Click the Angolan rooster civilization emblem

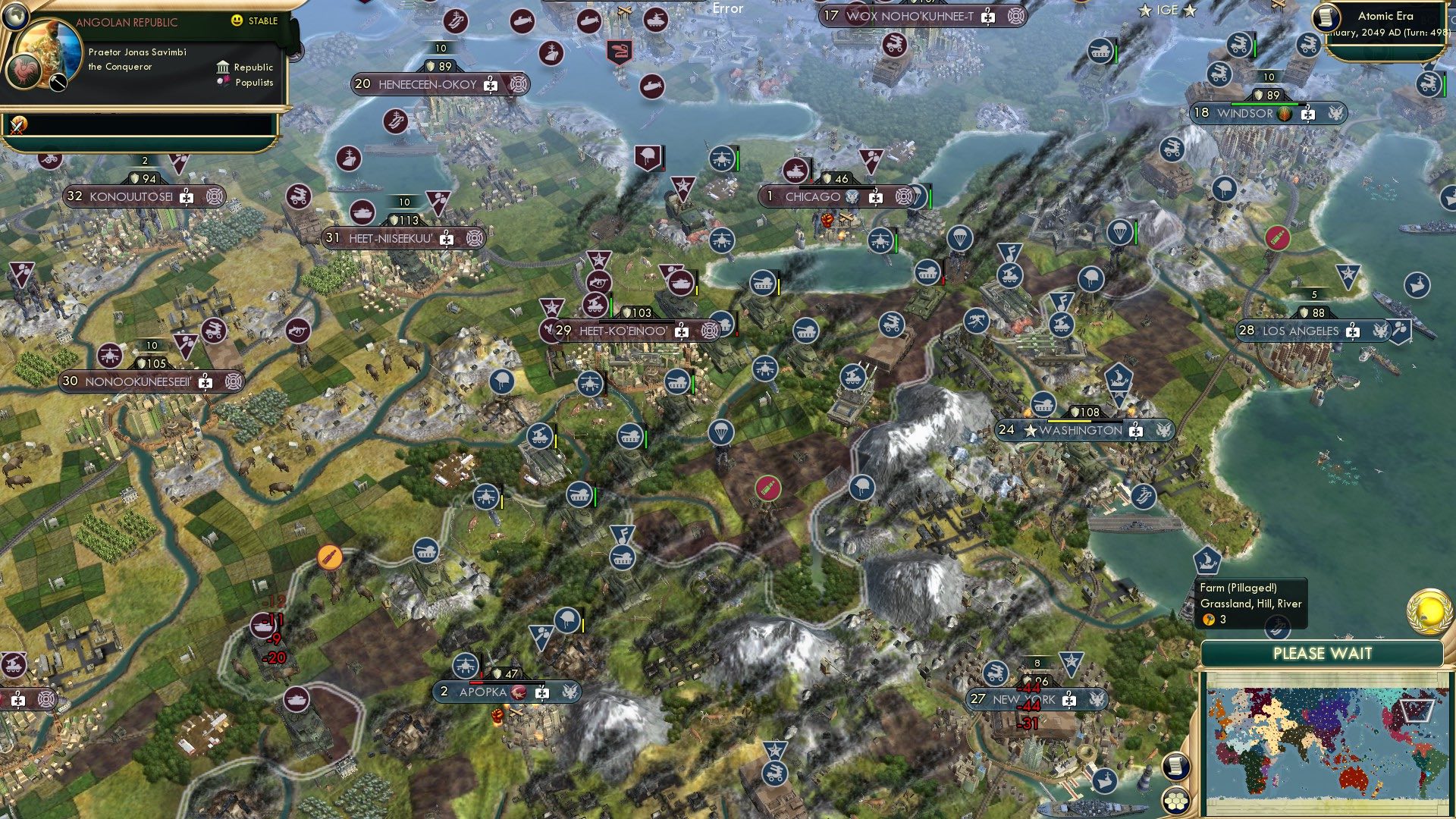click(23, 71)
